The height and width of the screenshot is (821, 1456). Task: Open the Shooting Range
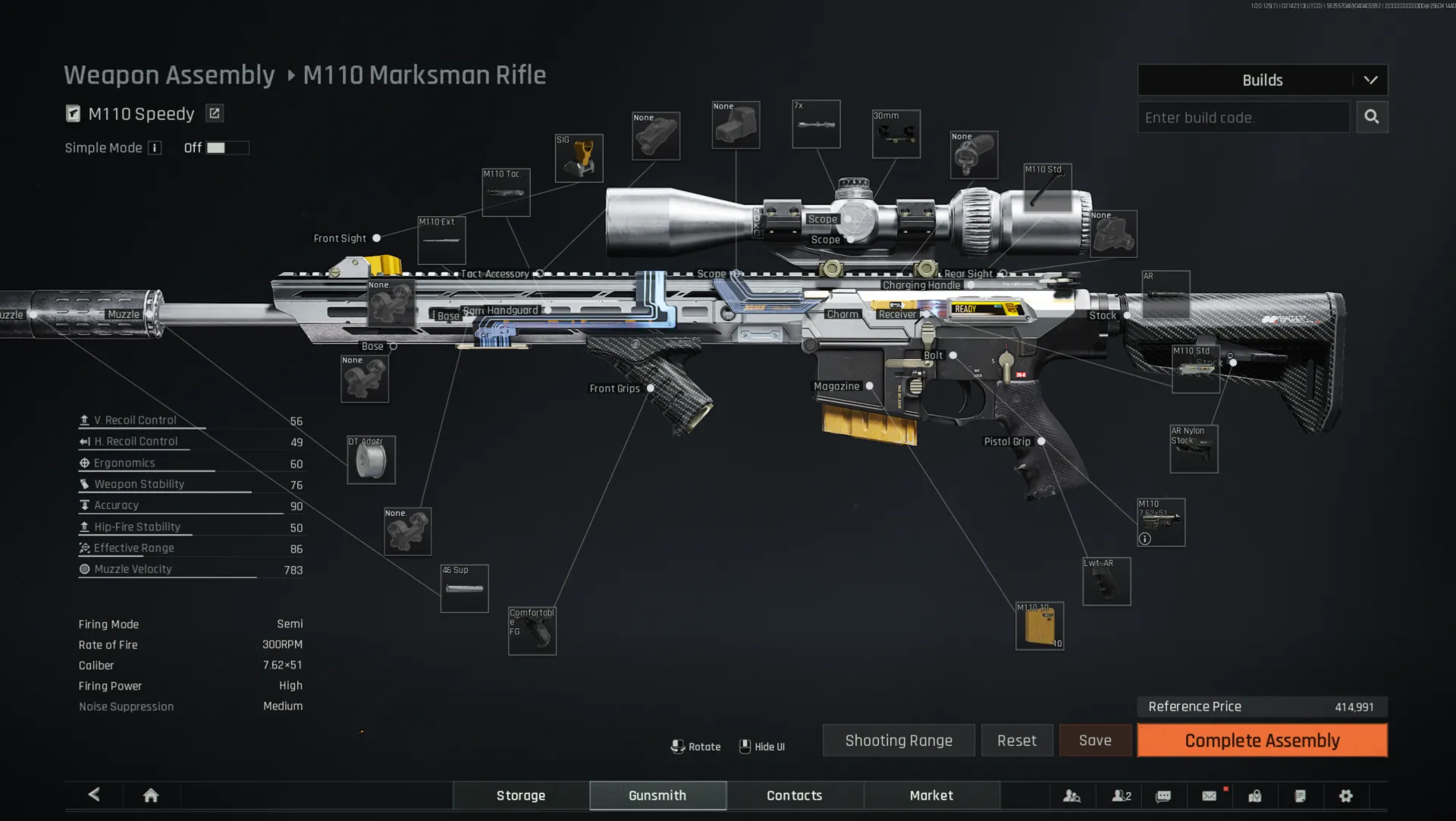click(898, 740)
